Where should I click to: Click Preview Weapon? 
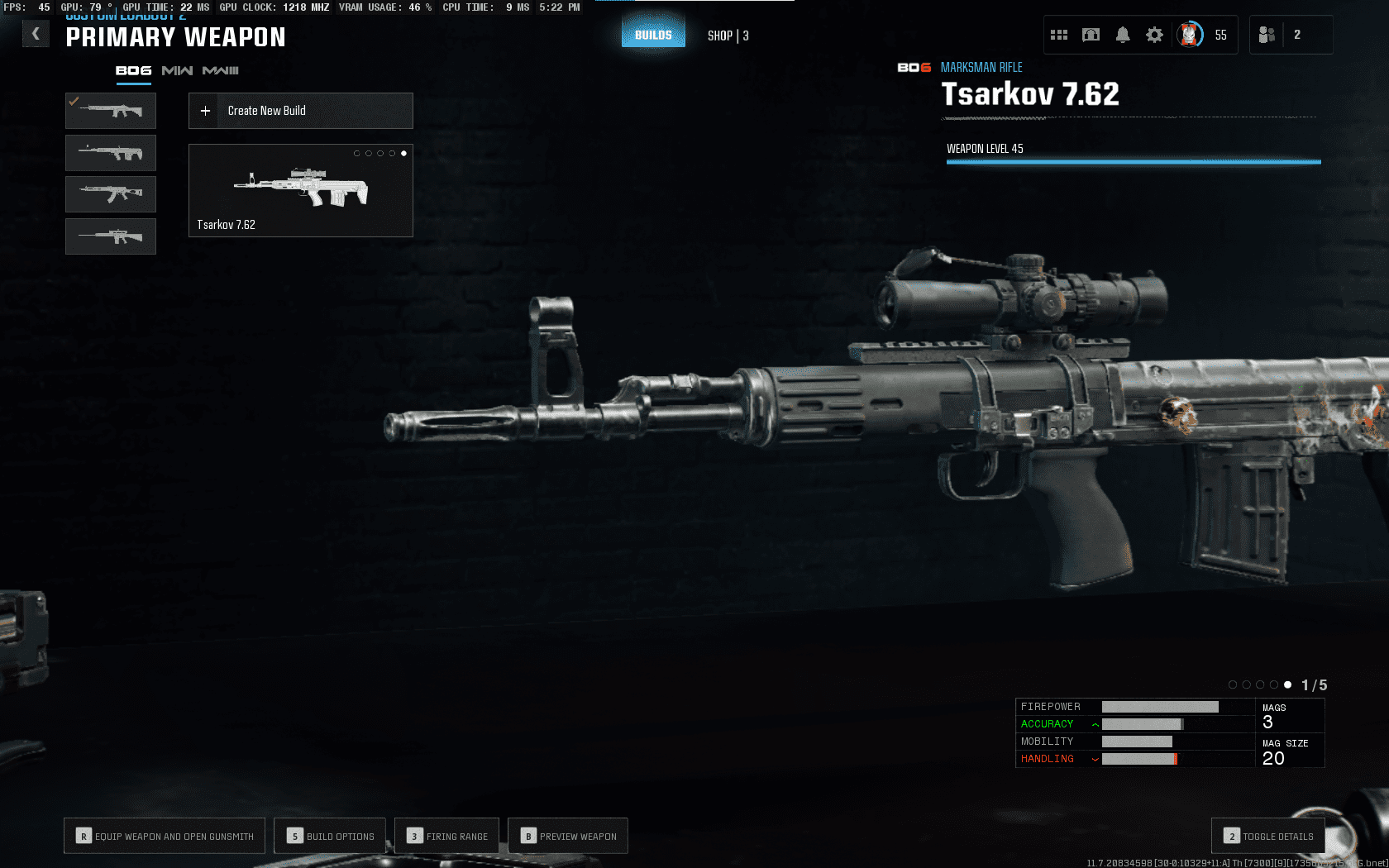568,836
